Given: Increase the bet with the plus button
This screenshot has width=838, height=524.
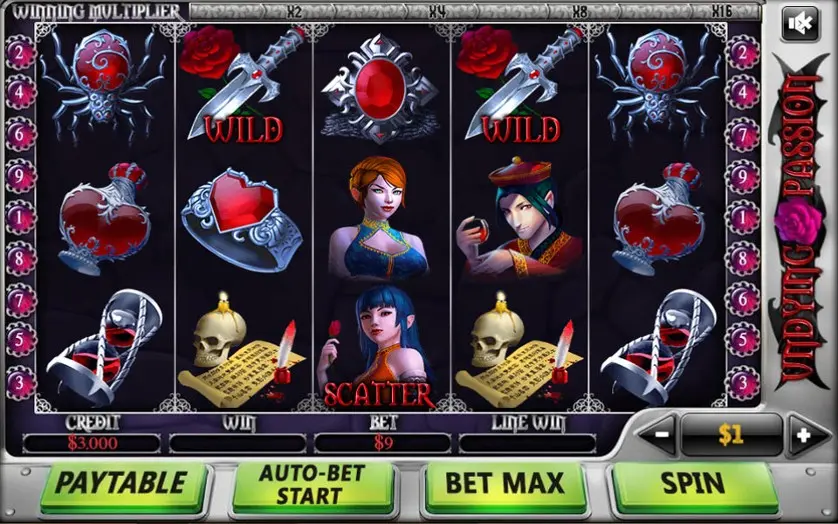Looking at the screenshot, I should coord(799,435).
